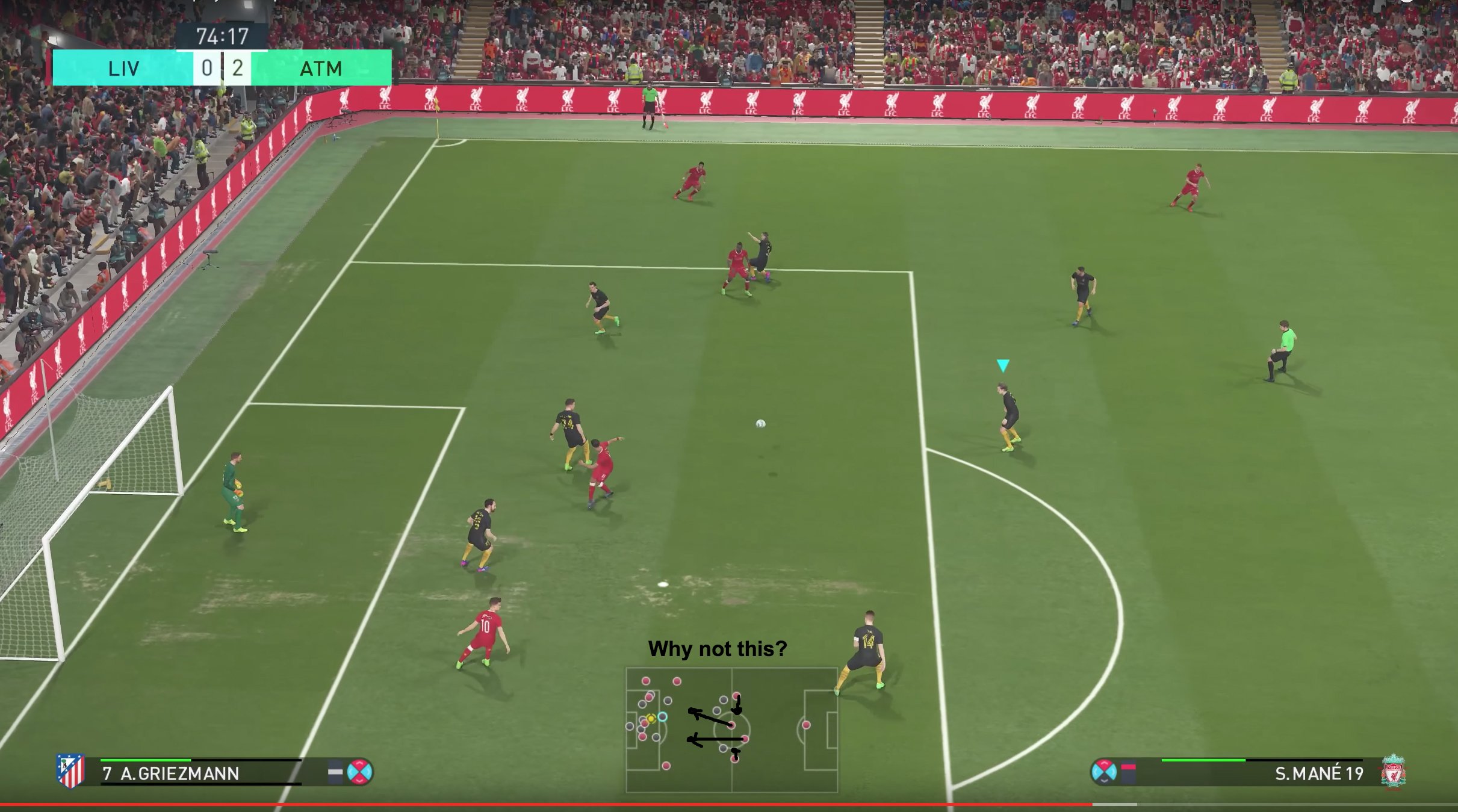Screen dimensions: 1458x812
Task: Click the pitch radar minimap
Action: point(731,730)
